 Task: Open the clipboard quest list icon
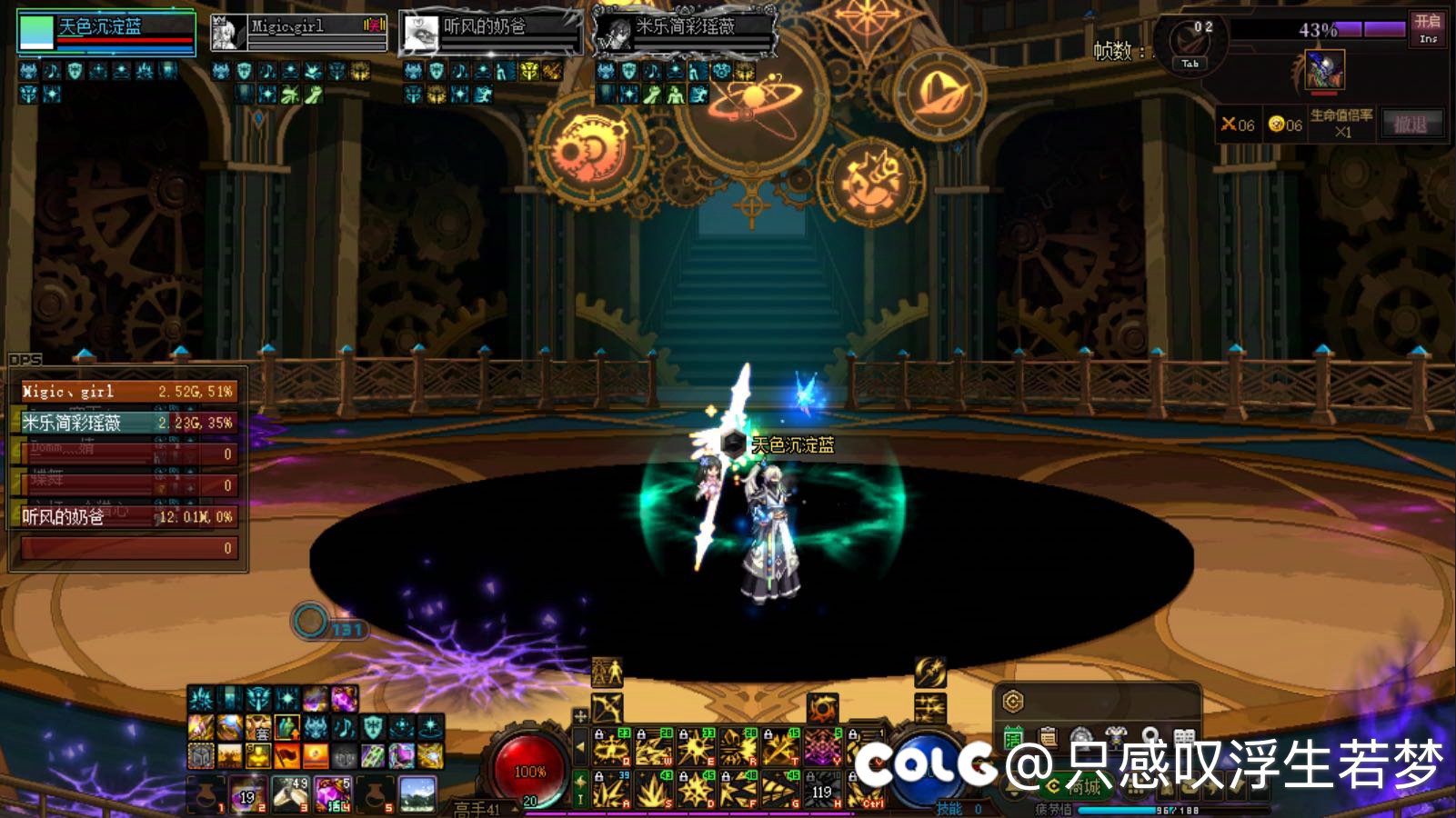[x=1048, y=737]
